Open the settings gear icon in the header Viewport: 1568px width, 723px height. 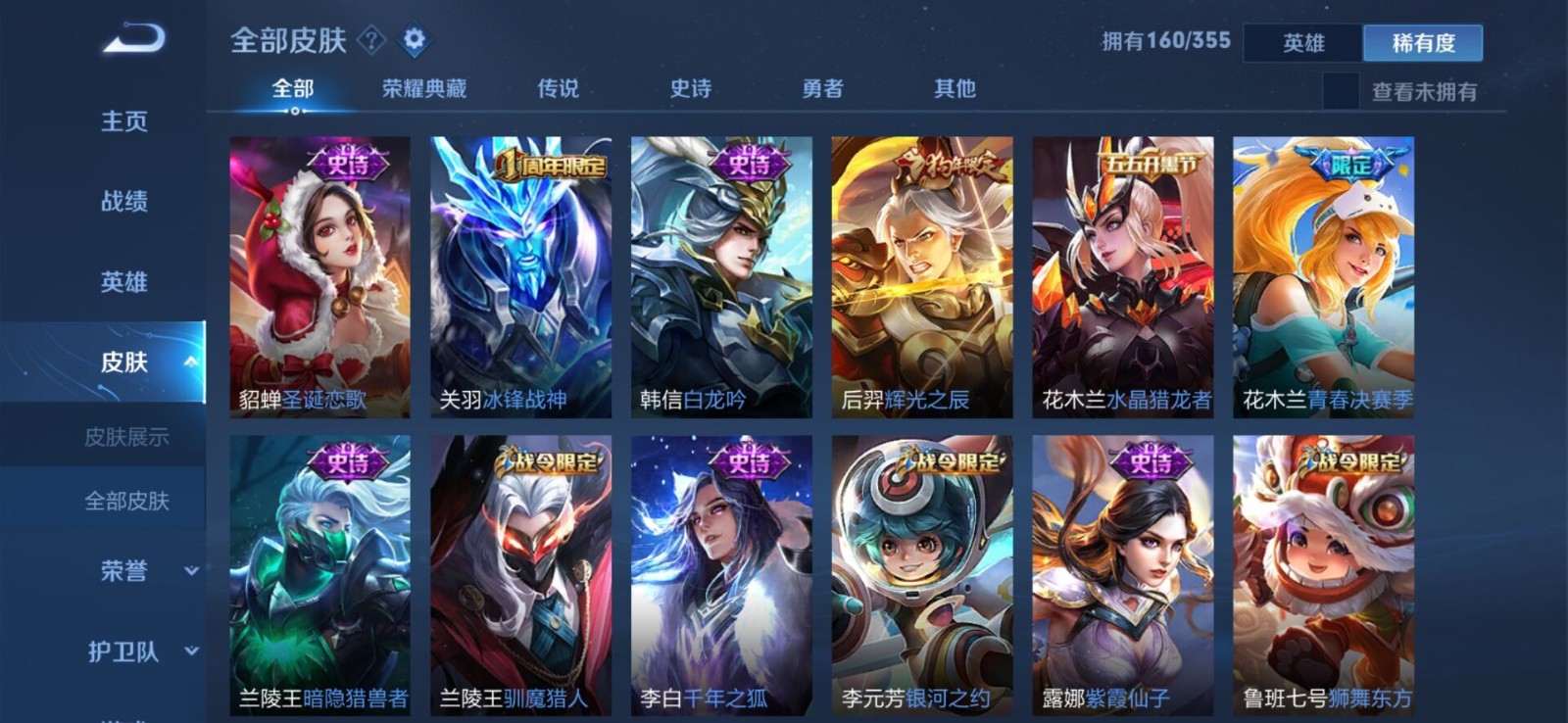[414, 40]
